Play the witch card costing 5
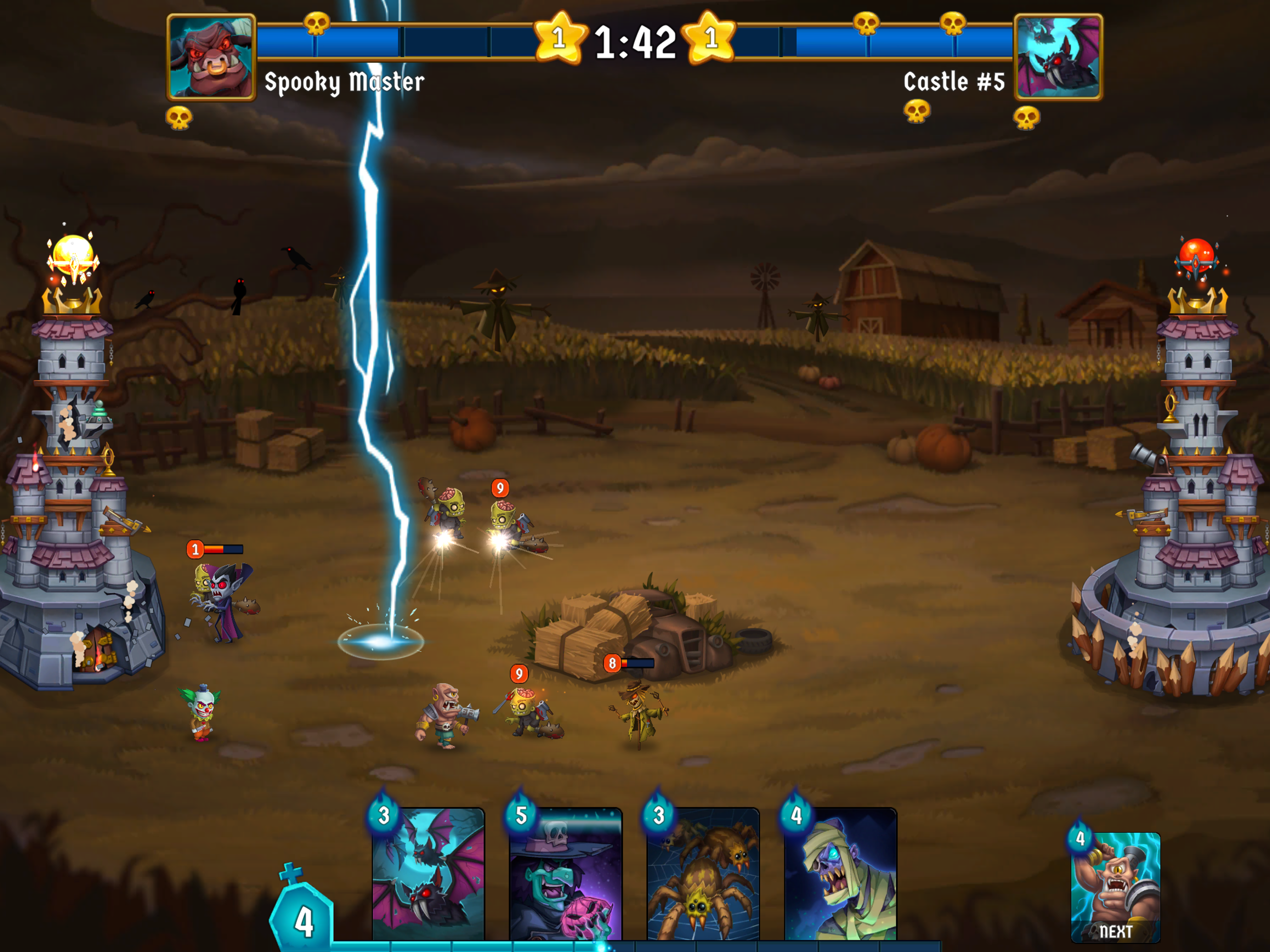The height and width of the screenshot is (952, 1270). point(567,873)
